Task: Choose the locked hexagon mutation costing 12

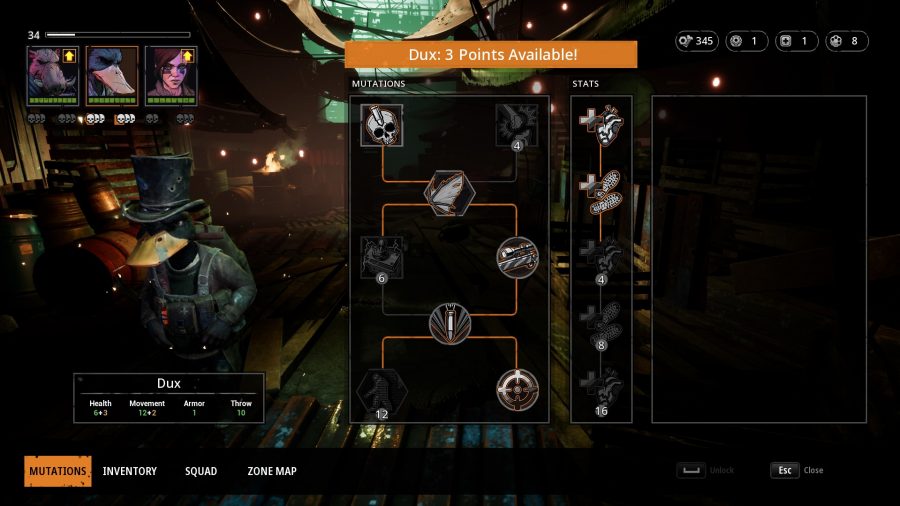Action: click(x=382, y=389)
